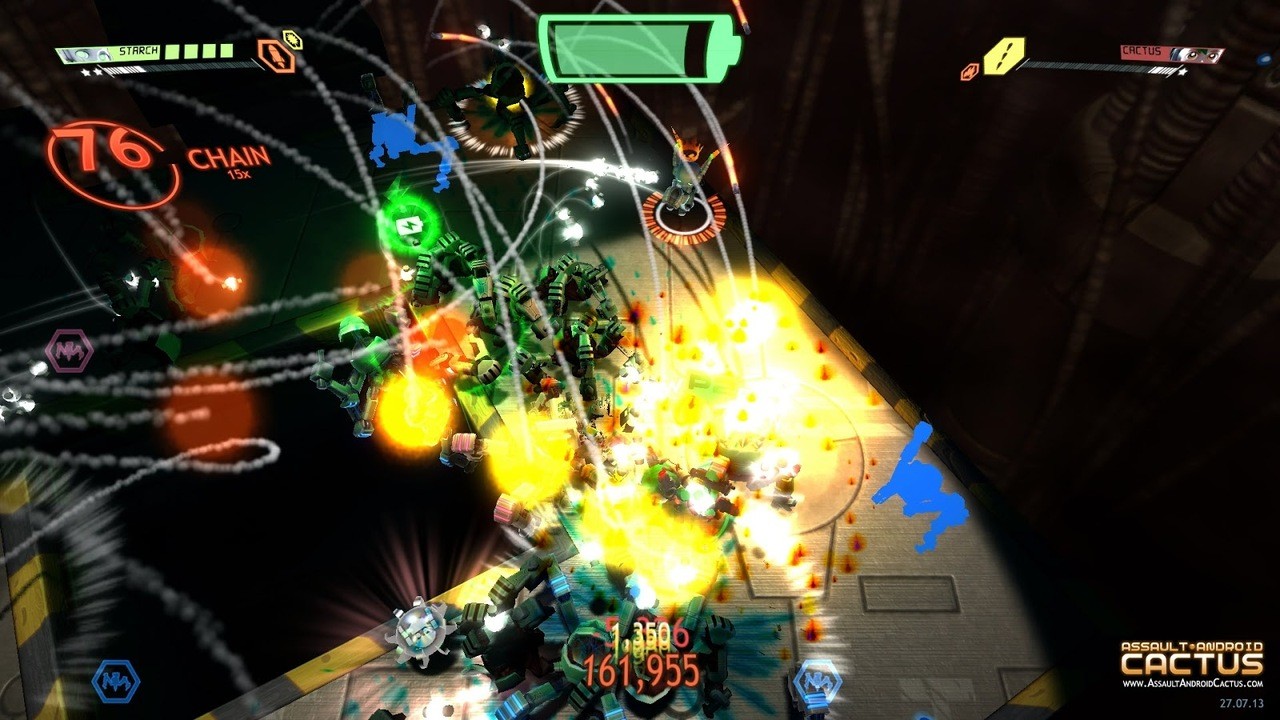Image resolution: width=1280 pixels, height=720 pixels.
Task: Click the yellow lightning power-up cube
Action: 1003,56
